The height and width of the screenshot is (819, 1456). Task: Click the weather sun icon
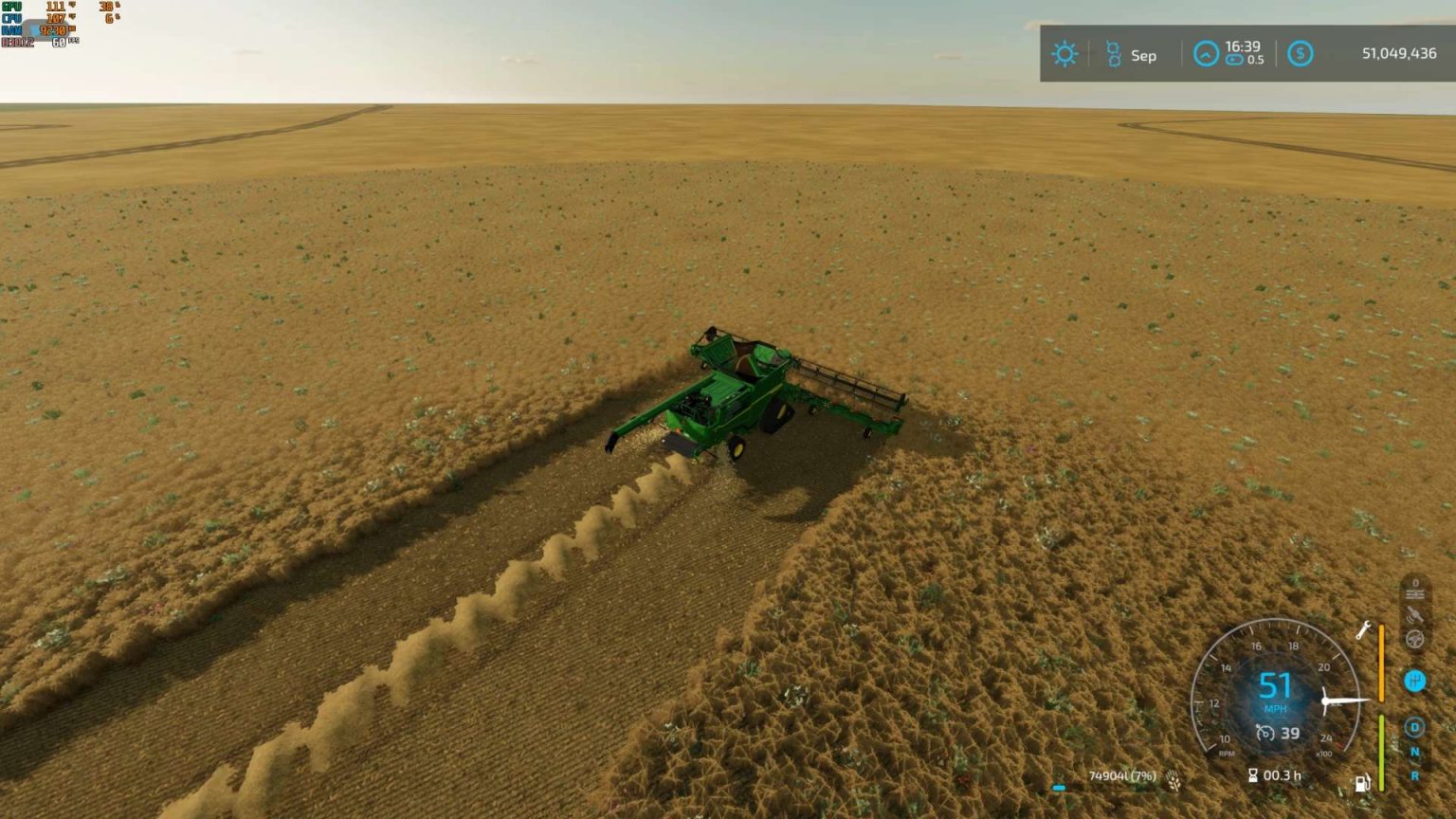click(1065, 54)
